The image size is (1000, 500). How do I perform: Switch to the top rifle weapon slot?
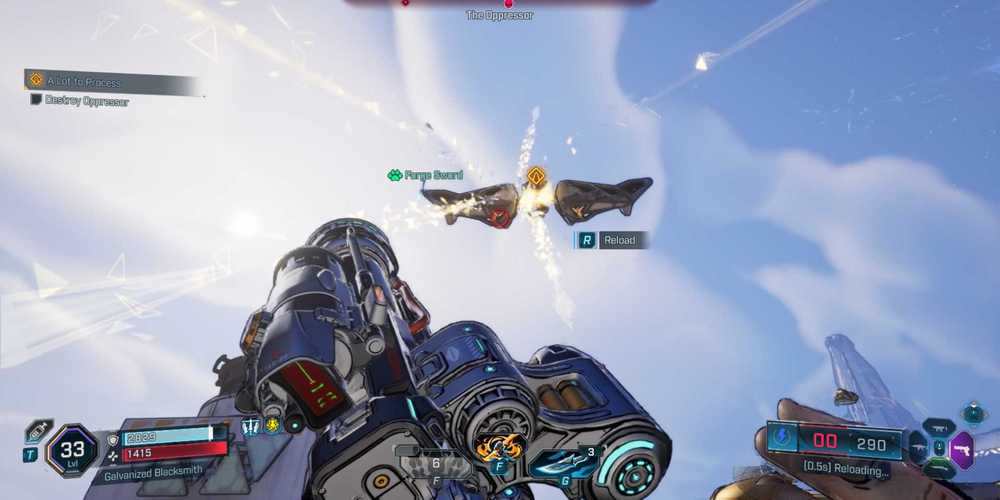[x=938, y=429]
